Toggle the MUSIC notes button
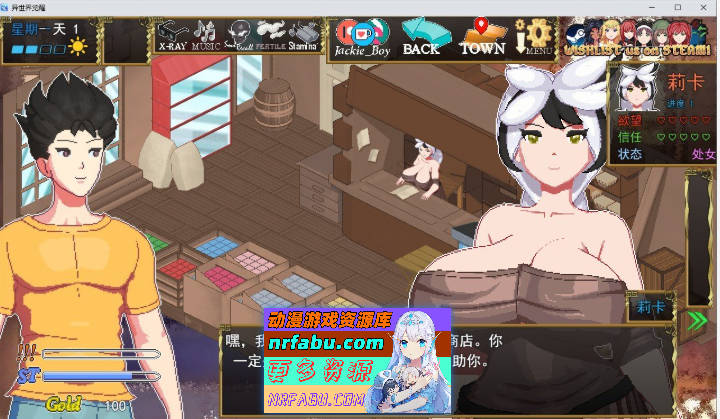720x419 pixels. click(x=205, y=35)
